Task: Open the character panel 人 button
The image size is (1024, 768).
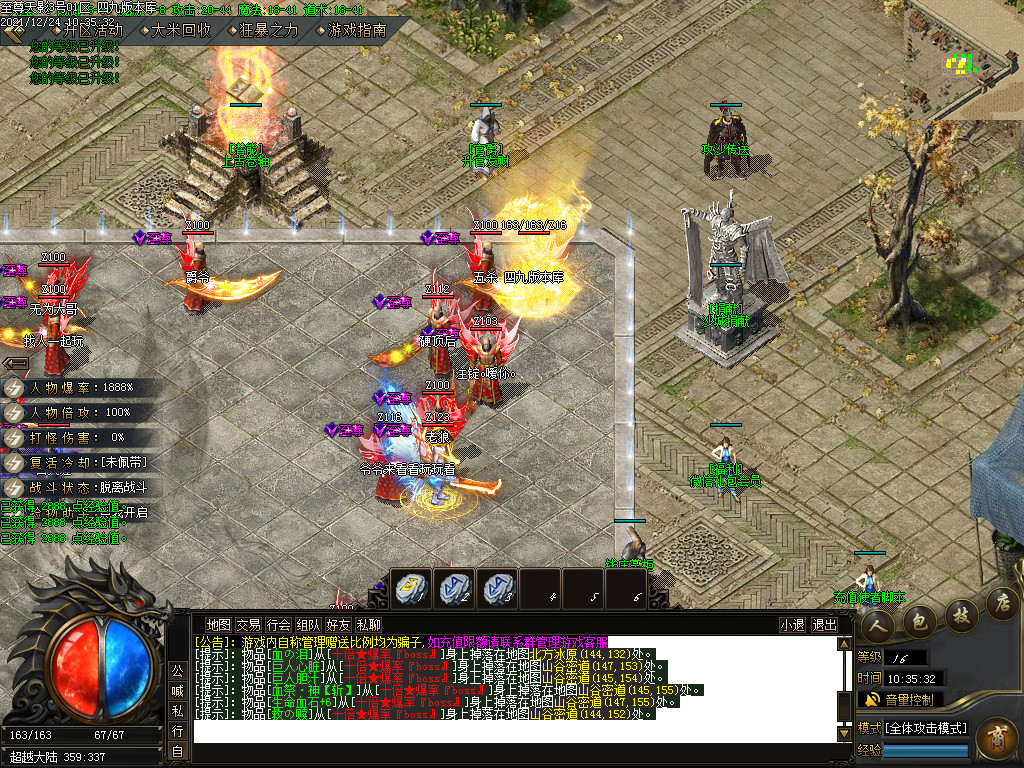Action: click(x=878, y=624)
